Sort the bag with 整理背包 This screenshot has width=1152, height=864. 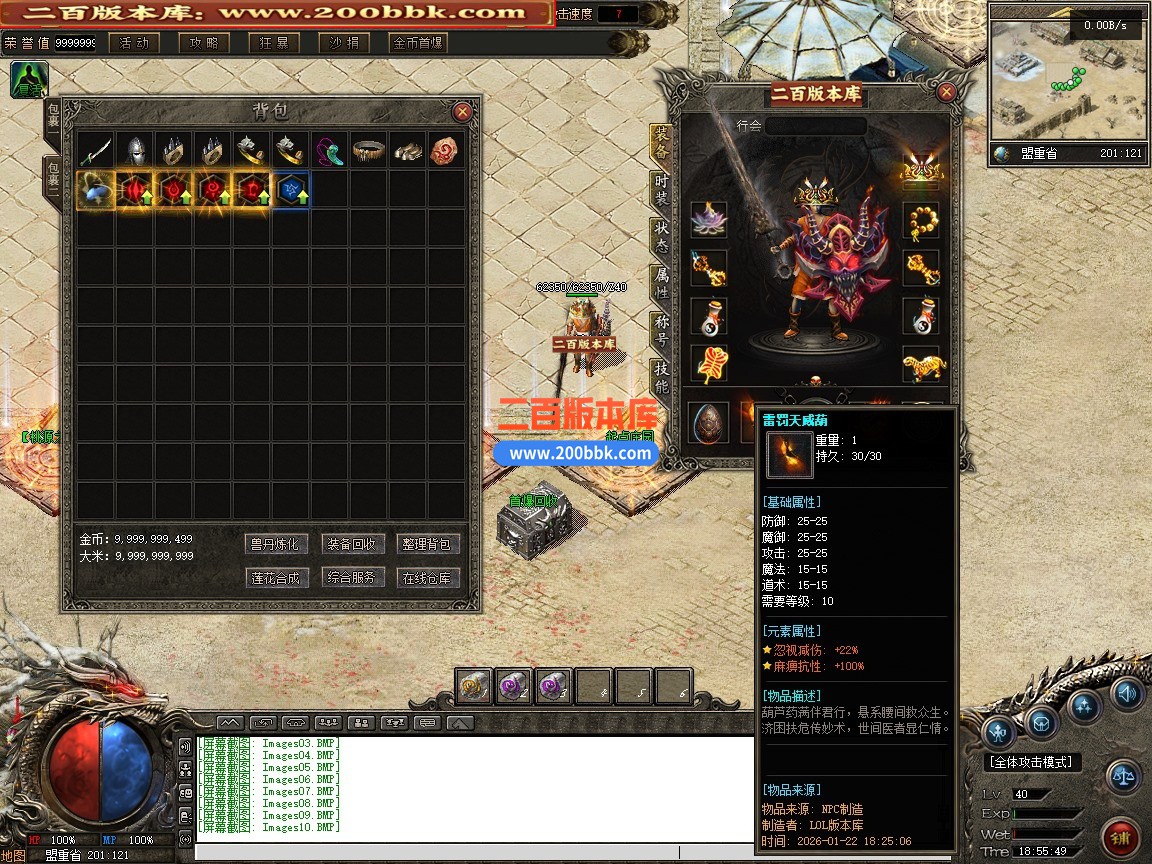tap(428, 544)
